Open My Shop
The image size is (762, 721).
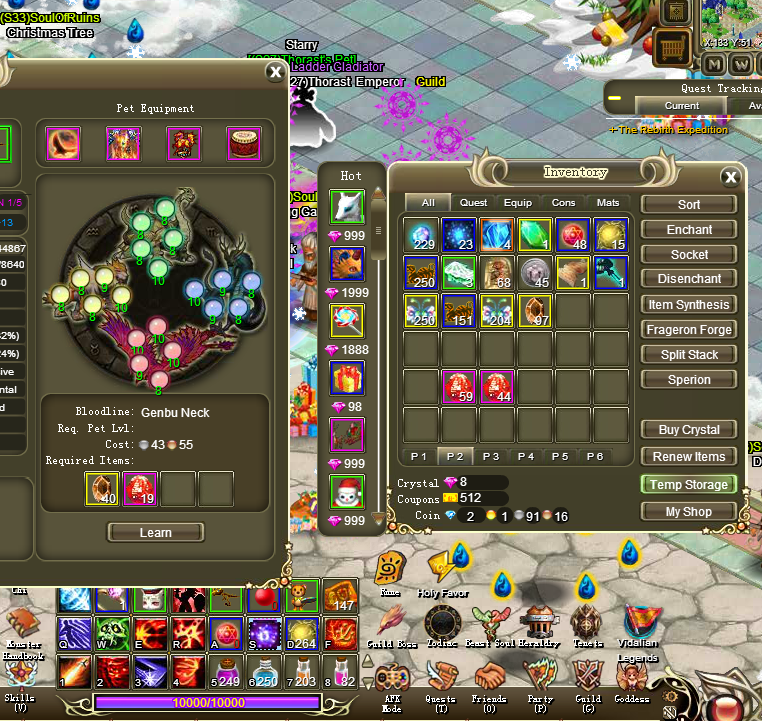[689, 511]
